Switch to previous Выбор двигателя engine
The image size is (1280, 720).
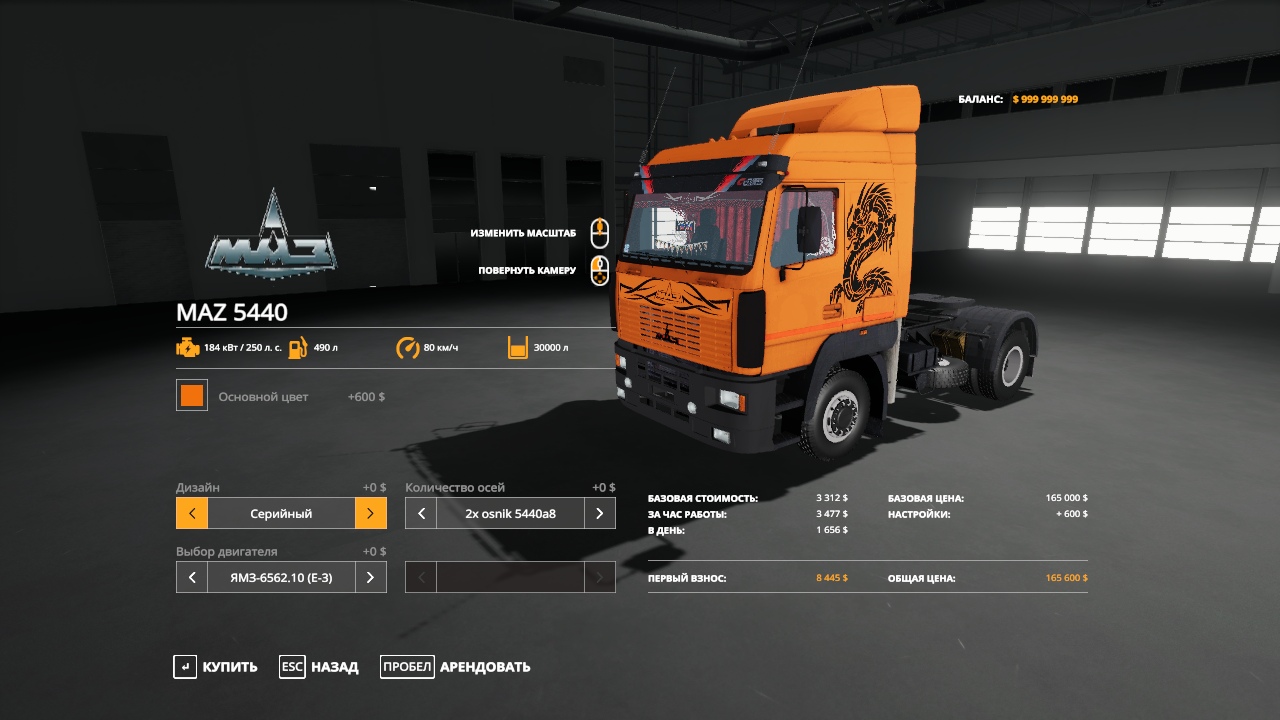coord(192,578)
